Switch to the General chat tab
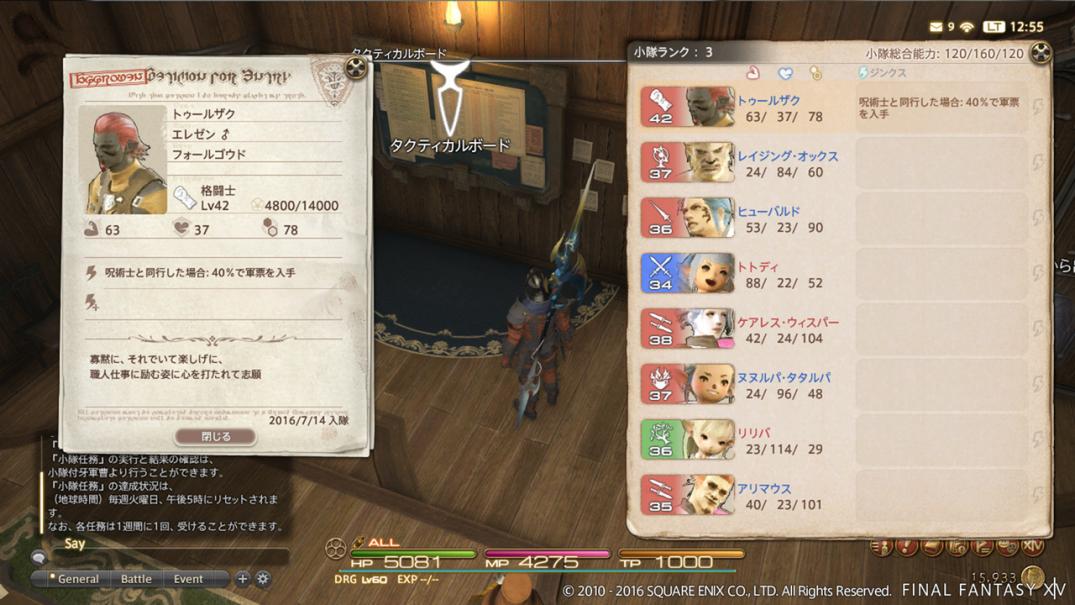The image size is (1075, 605). [77, 579]
